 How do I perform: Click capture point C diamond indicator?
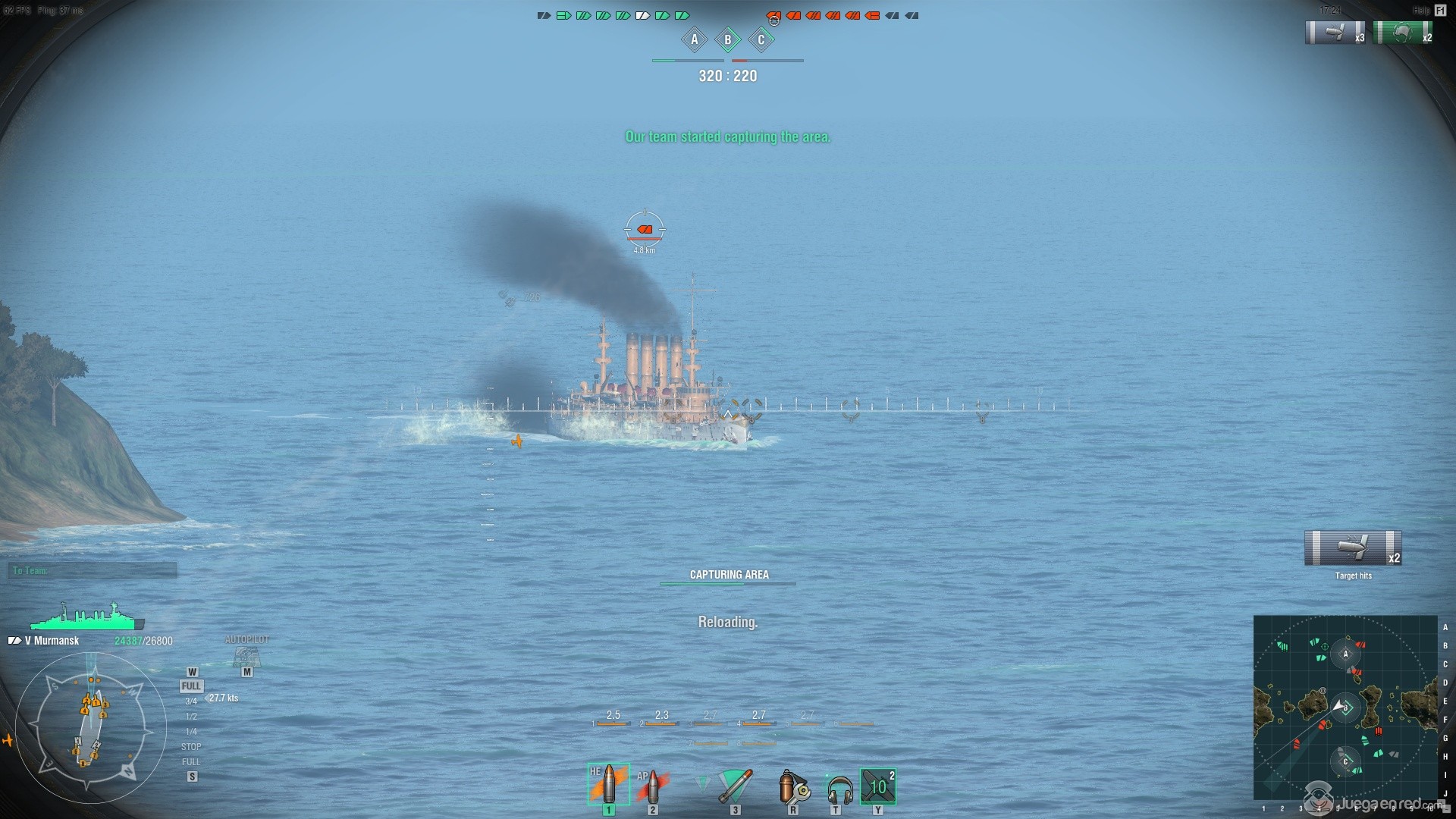[x=761, y=40]
